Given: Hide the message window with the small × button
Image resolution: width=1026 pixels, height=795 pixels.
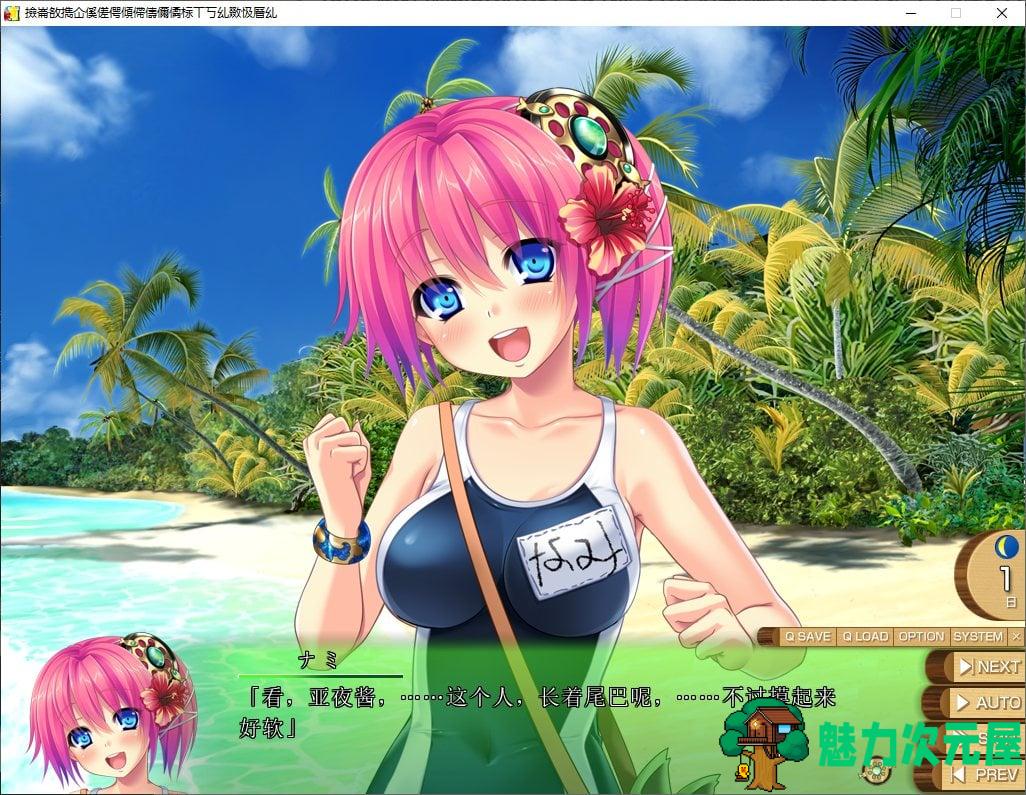Looking at the screenshot, I should (1016, 636).
